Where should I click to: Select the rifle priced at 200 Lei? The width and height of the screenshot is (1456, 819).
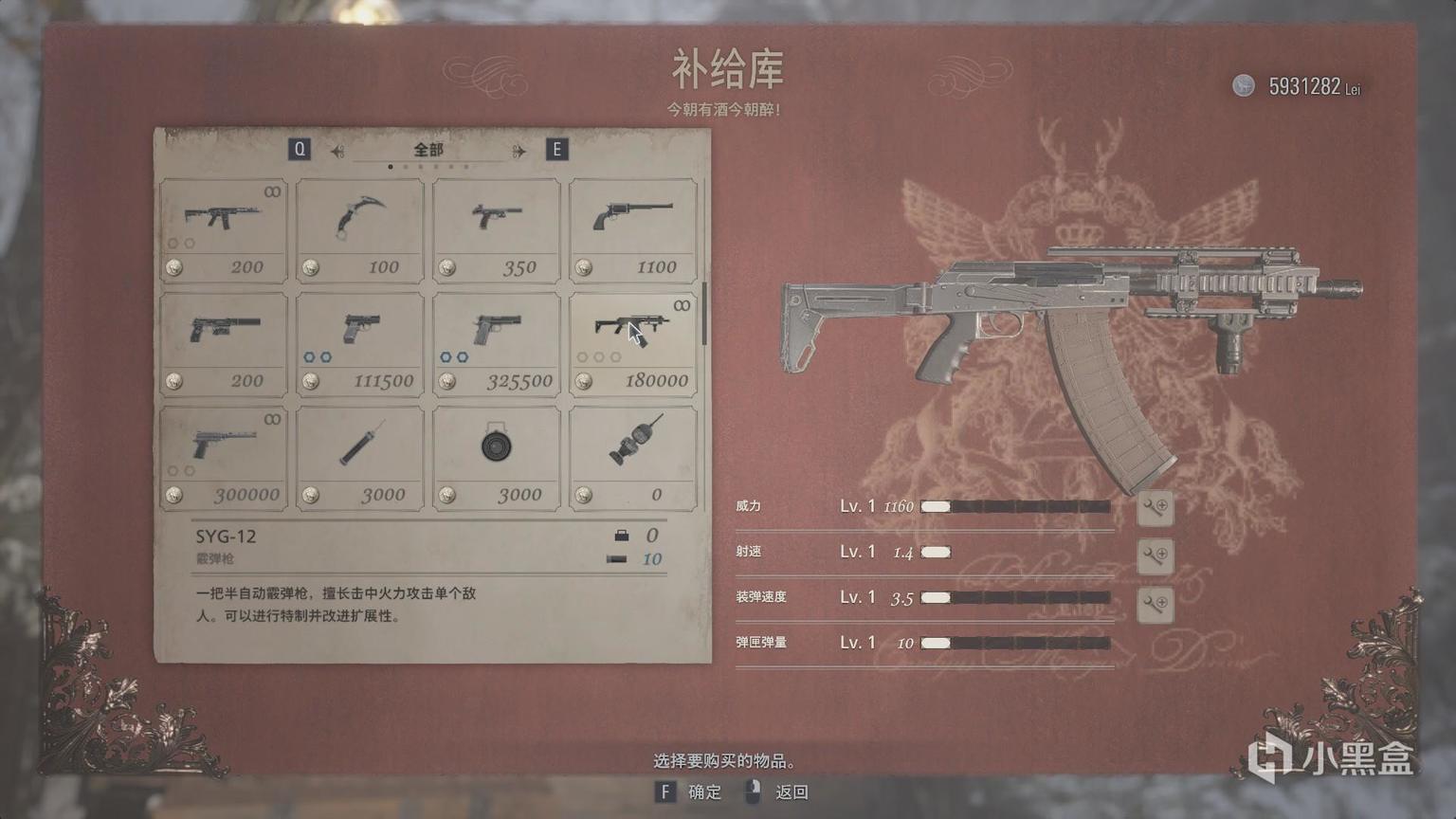pos(224,230)
